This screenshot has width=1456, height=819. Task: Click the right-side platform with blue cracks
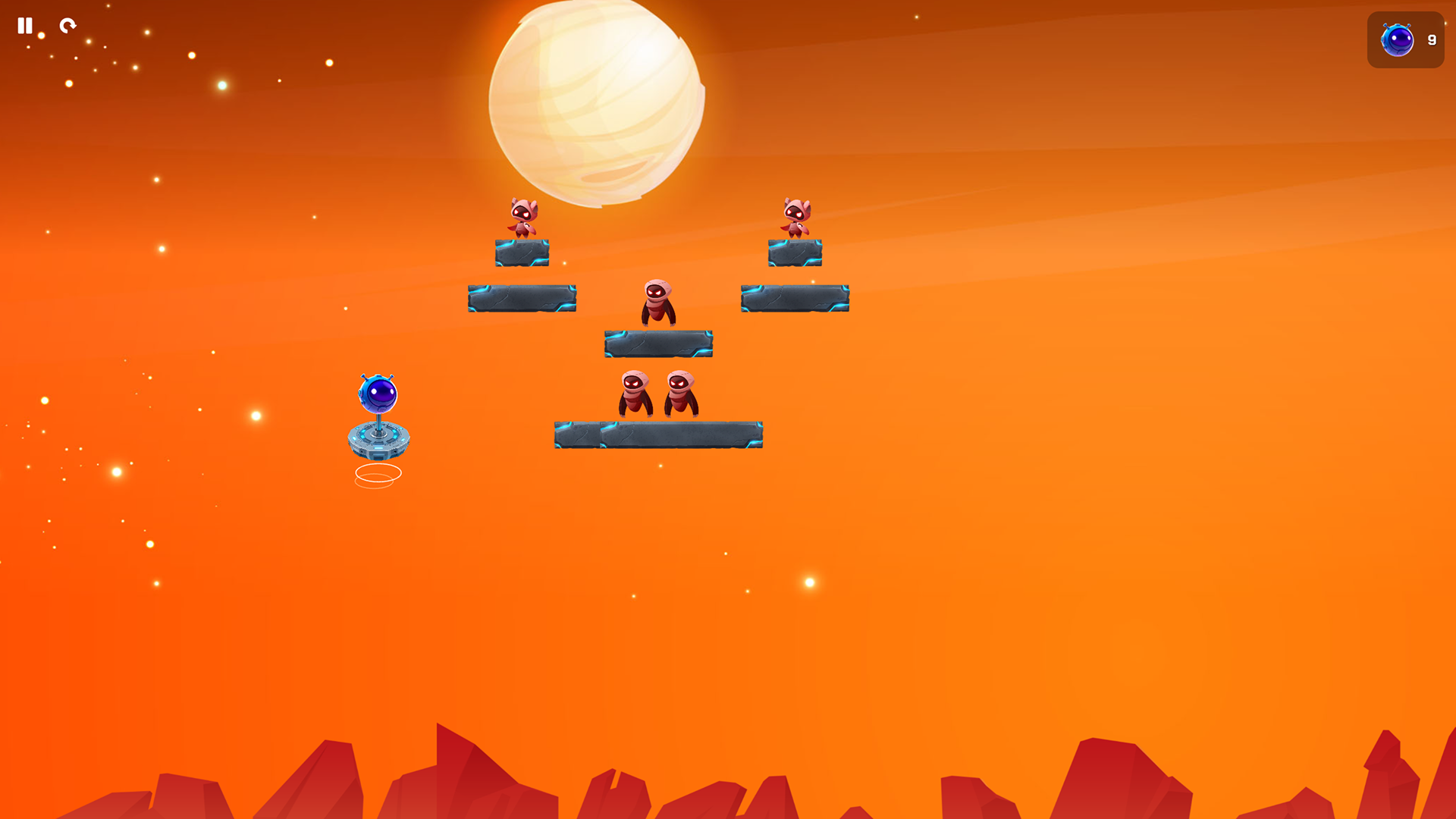pyautogui.click(x=795, y=299)
